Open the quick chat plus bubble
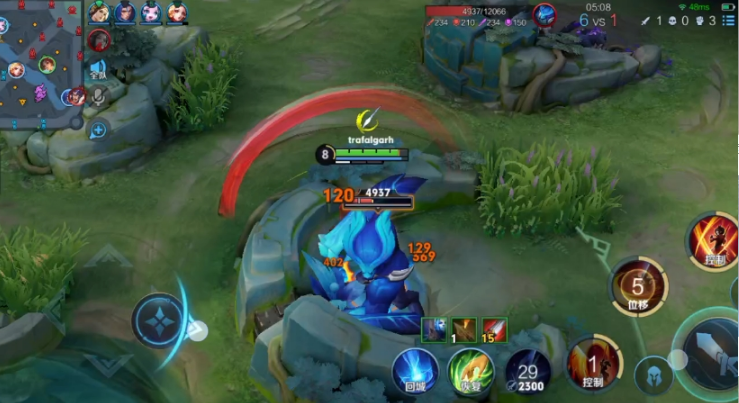739x403 pixels. (98, 130)
